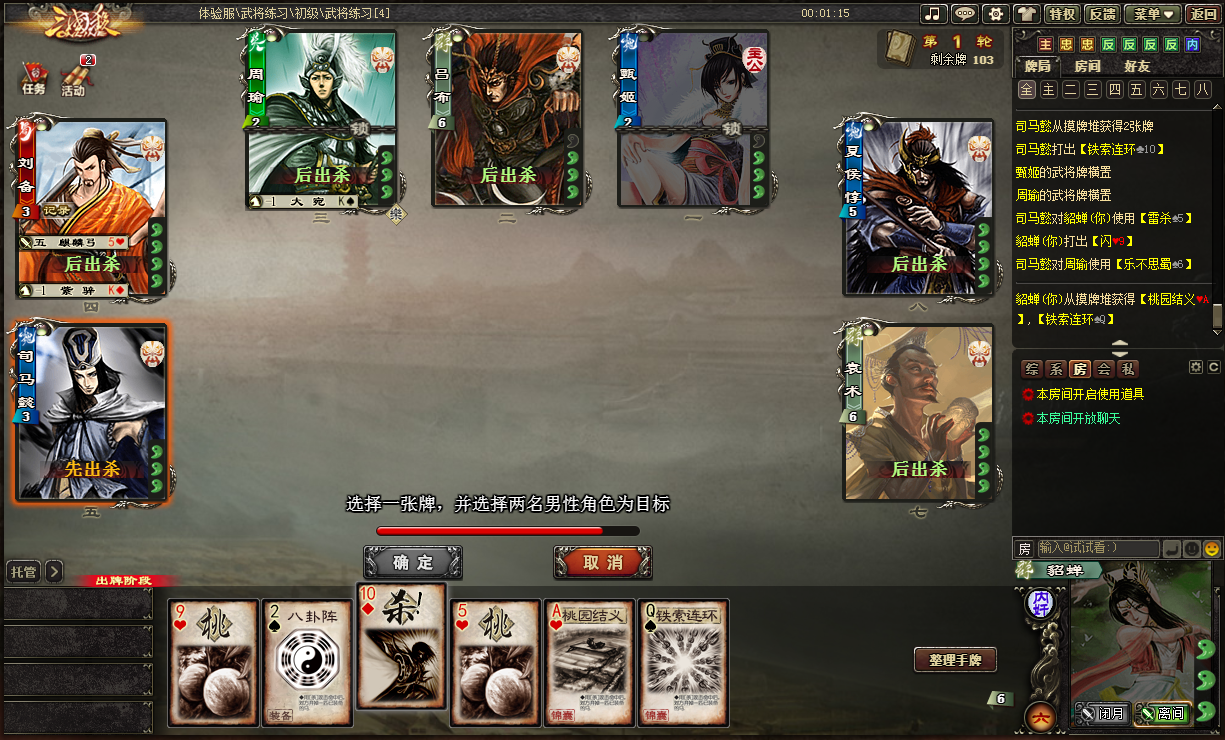Viewport: 1225px width, 740px height.
Task: Select the 9 of hearts 桃 card
Action: coord(212,662)
